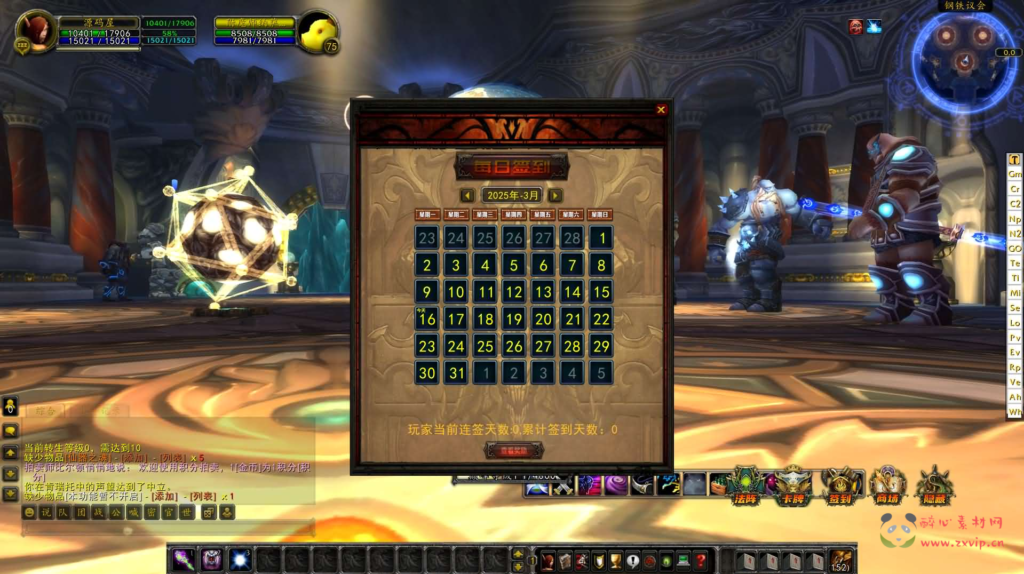Screen dimensions: 1024x574
Task: Pick day 12 on the calendar
Action: tap(514, 292)
